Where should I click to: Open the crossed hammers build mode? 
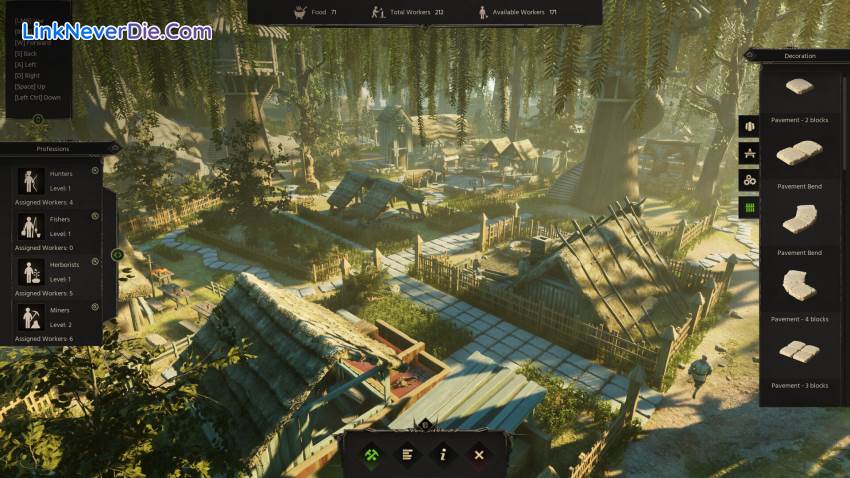tap(371, 454)
